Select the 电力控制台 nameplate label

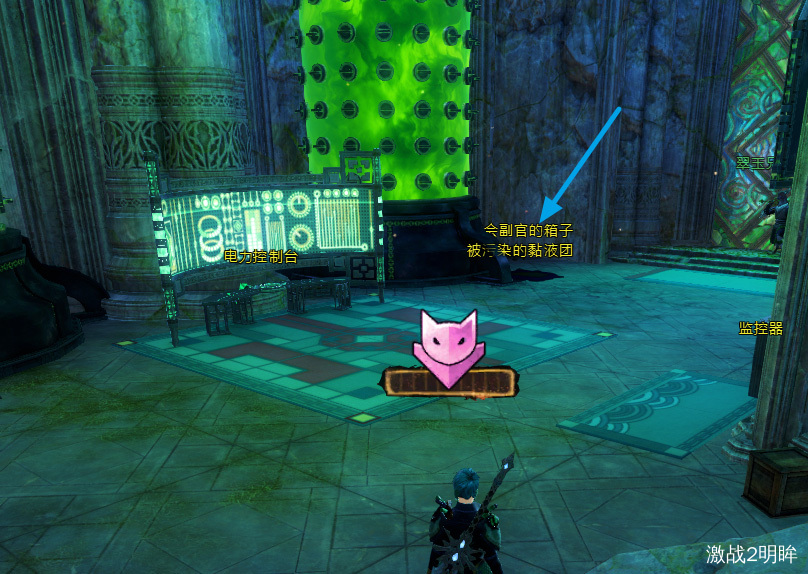pyautogui.click(x=261, y=257)
